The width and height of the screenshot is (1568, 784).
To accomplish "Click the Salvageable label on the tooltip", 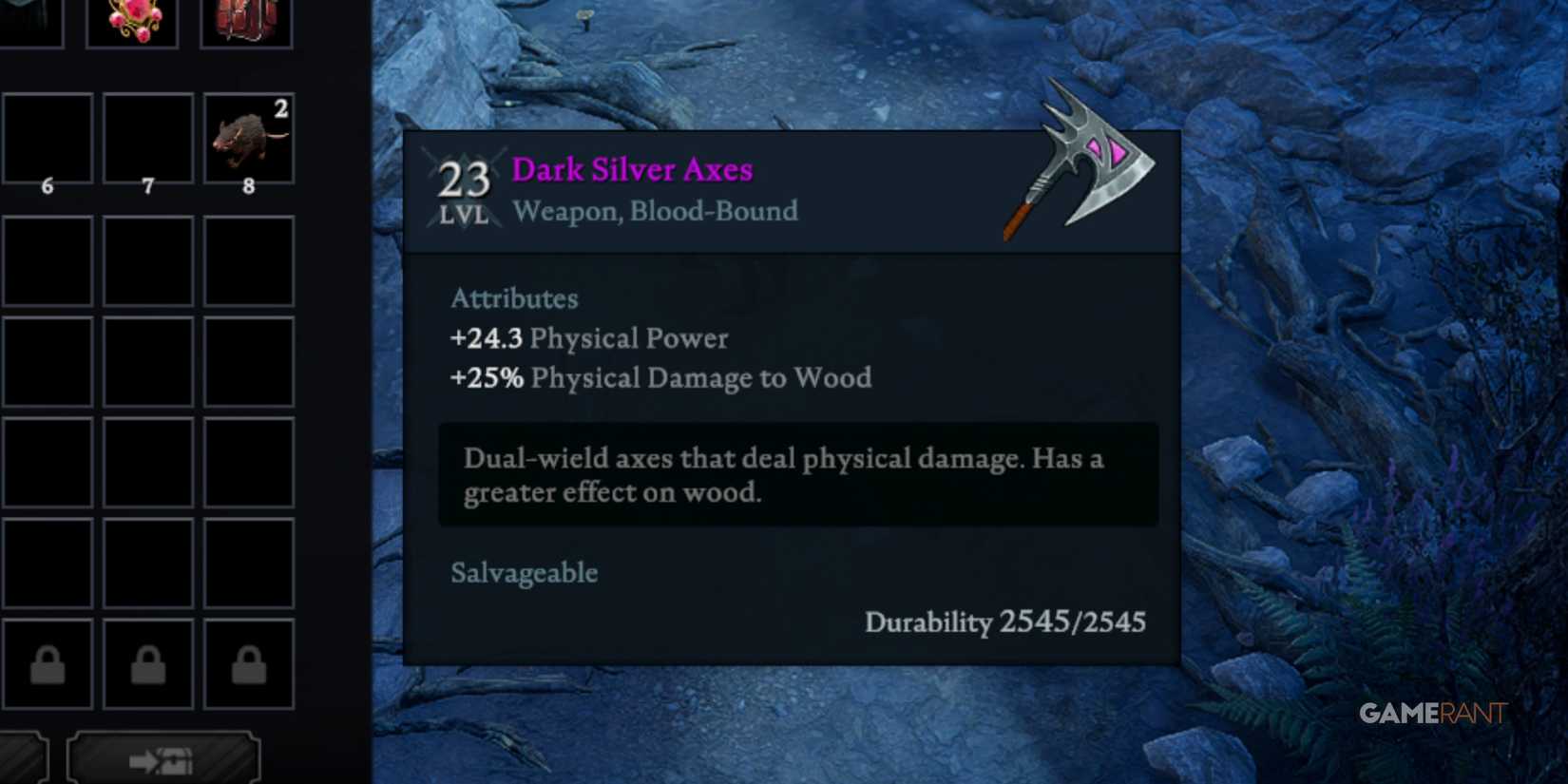I will [x=524, y=572].
